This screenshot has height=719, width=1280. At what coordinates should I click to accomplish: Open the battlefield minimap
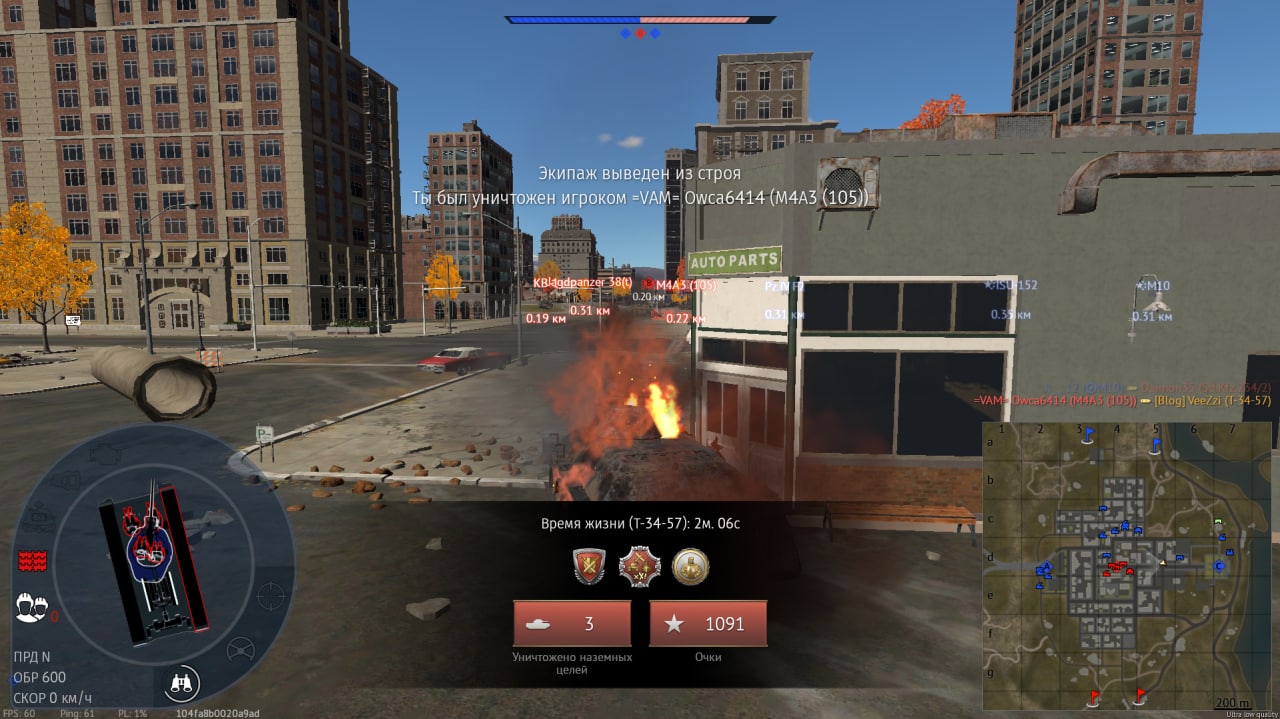point(1126,565)
